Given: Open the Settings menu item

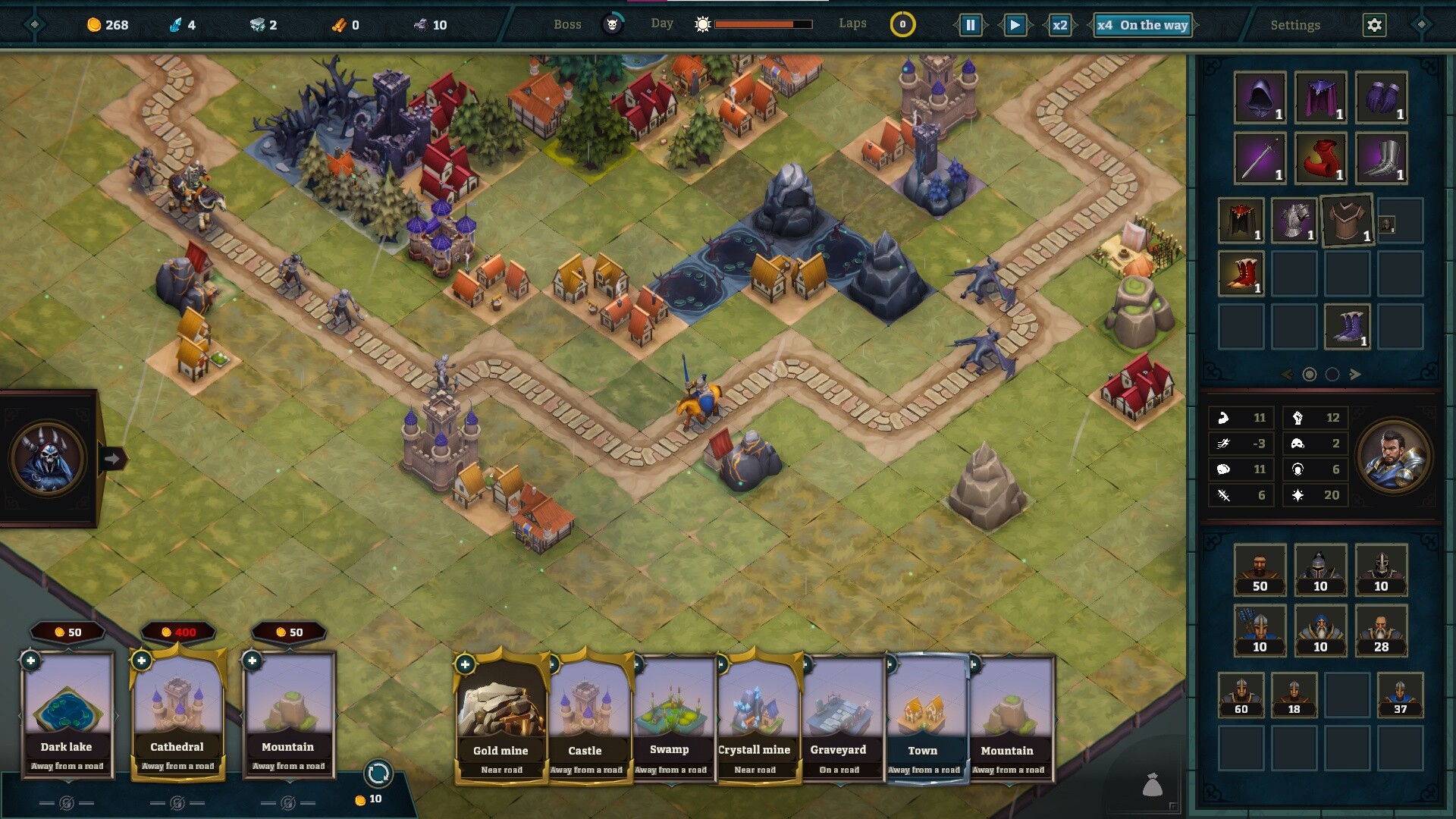Looking at the screenshot, I should coord(1294,25).
